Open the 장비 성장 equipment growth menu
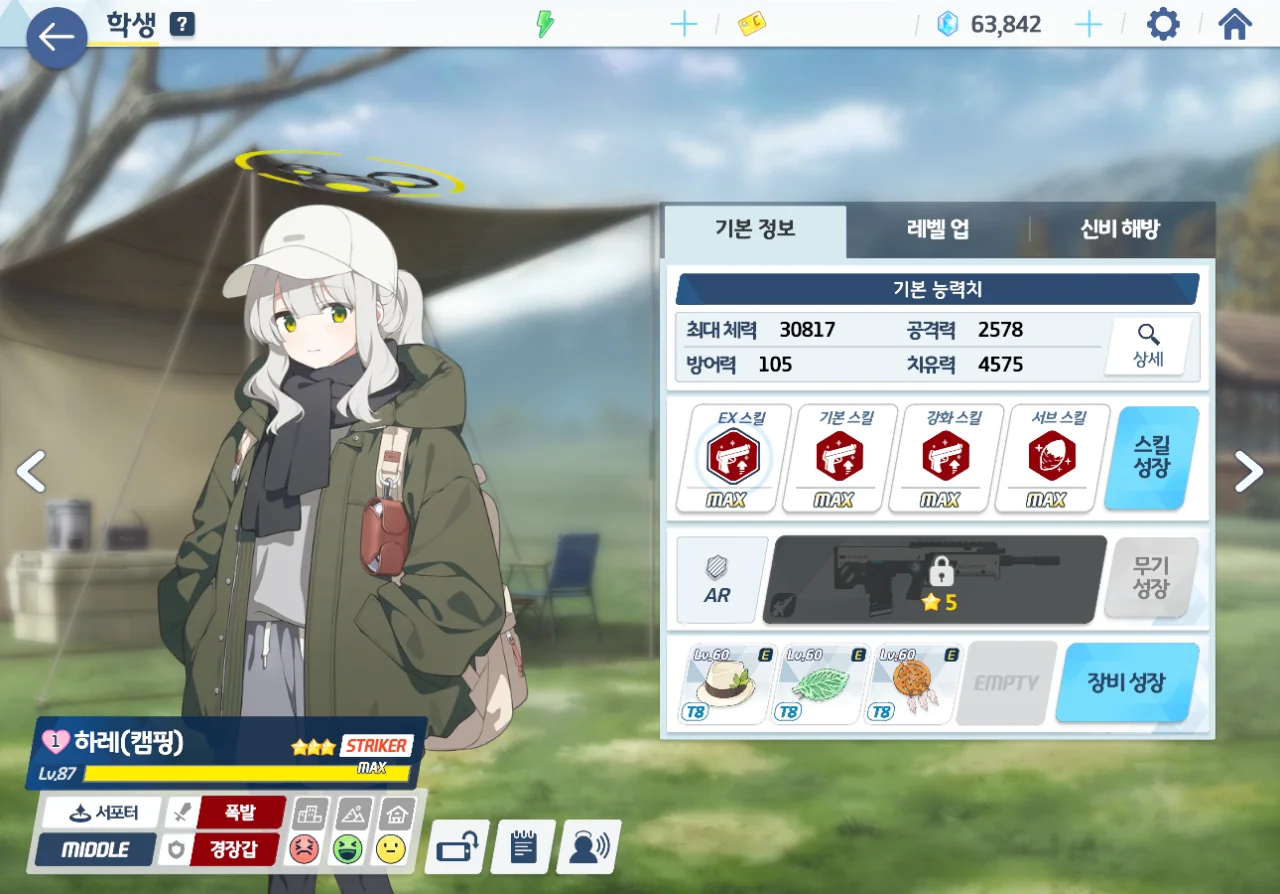 [1126, 683]
